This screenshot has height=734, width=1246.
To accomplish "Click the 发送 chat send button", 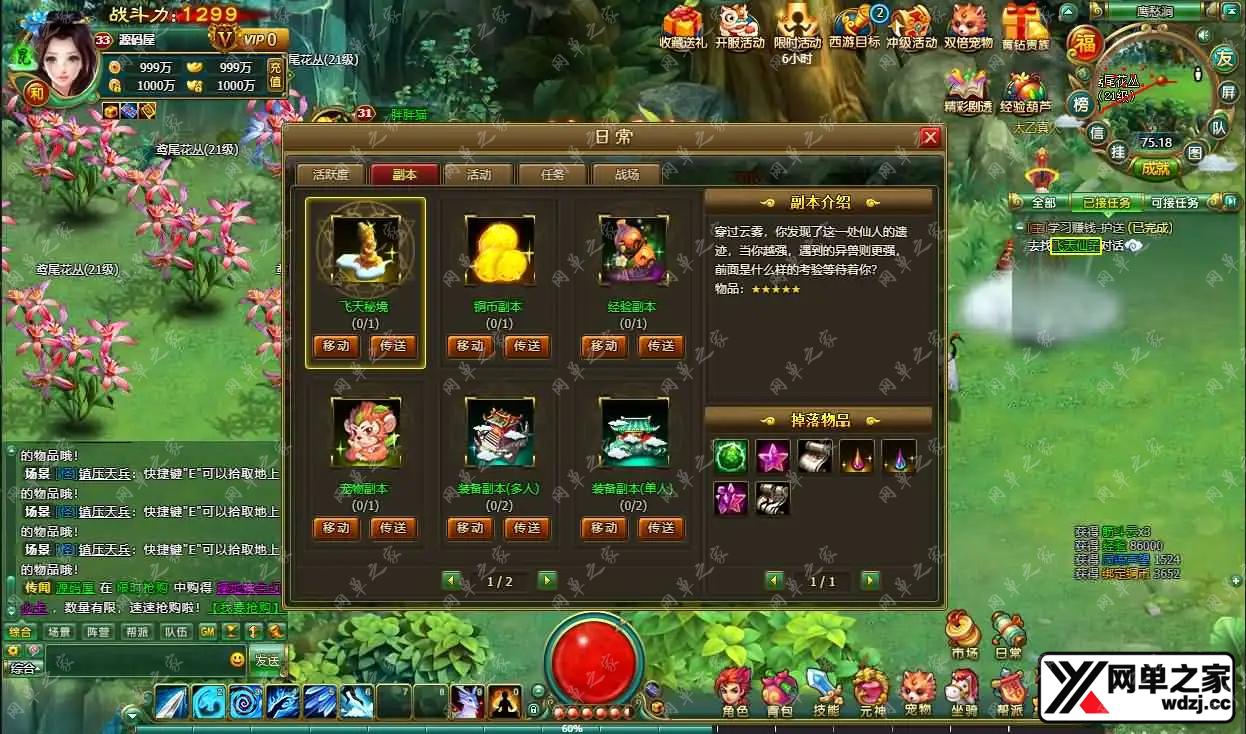I will pyautogui.click(x=267, y=660).
